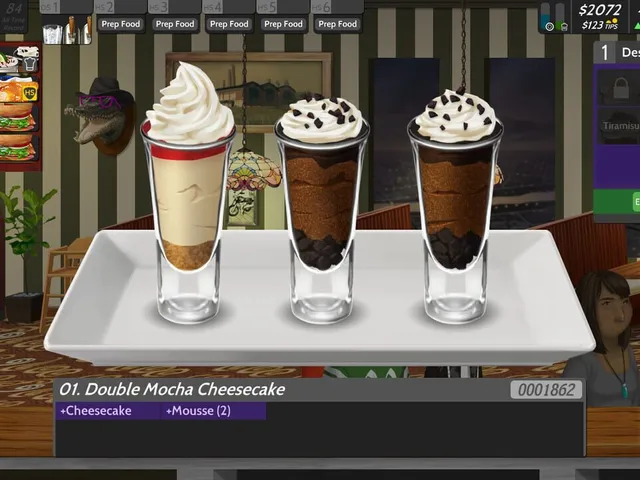Add the Cheesecake ingredient
The width and height of the screenshot is (640, 480).
coord(95,410)
